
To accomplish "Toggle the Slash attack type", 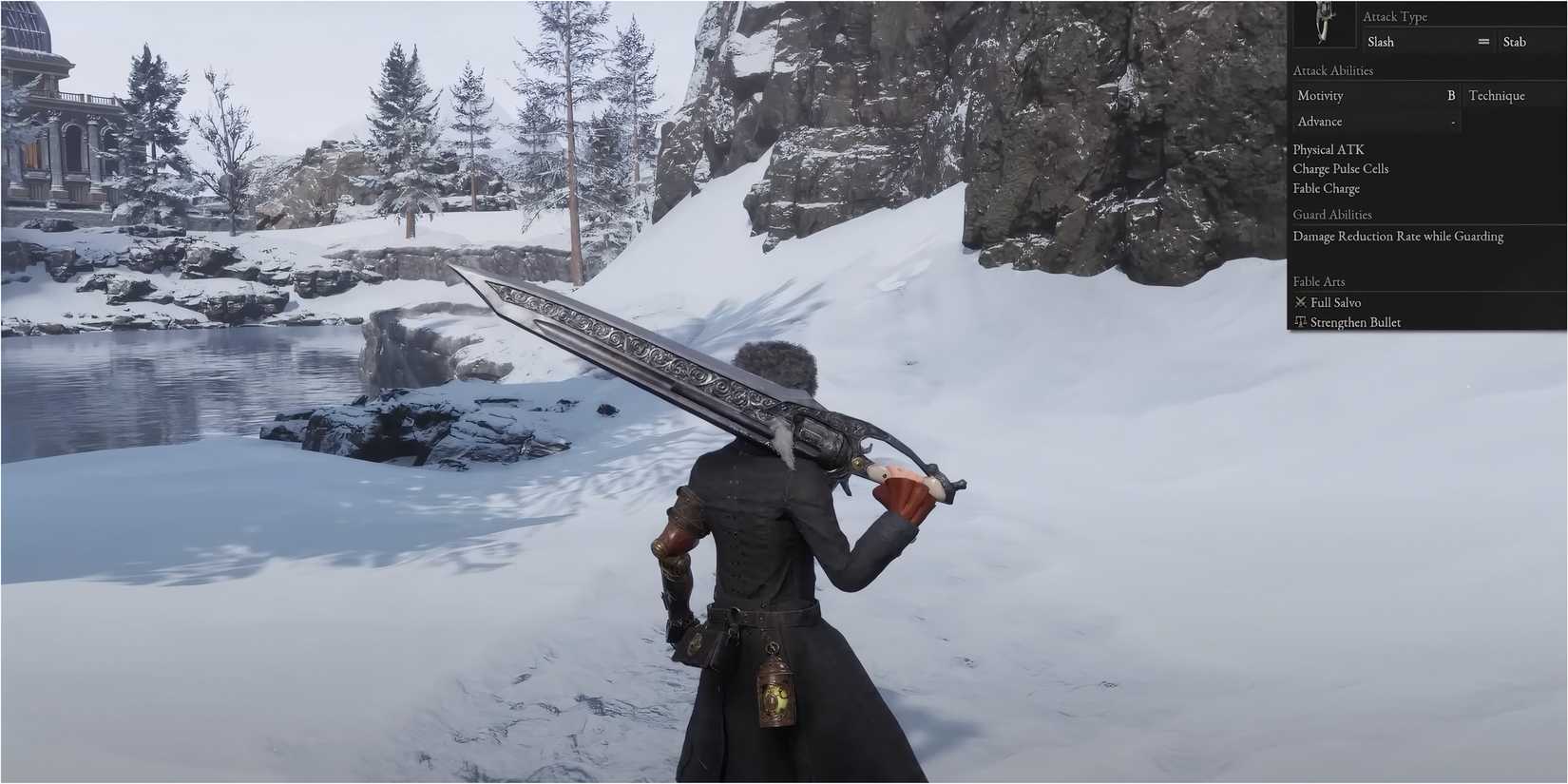I will (x=1380, y=41).
